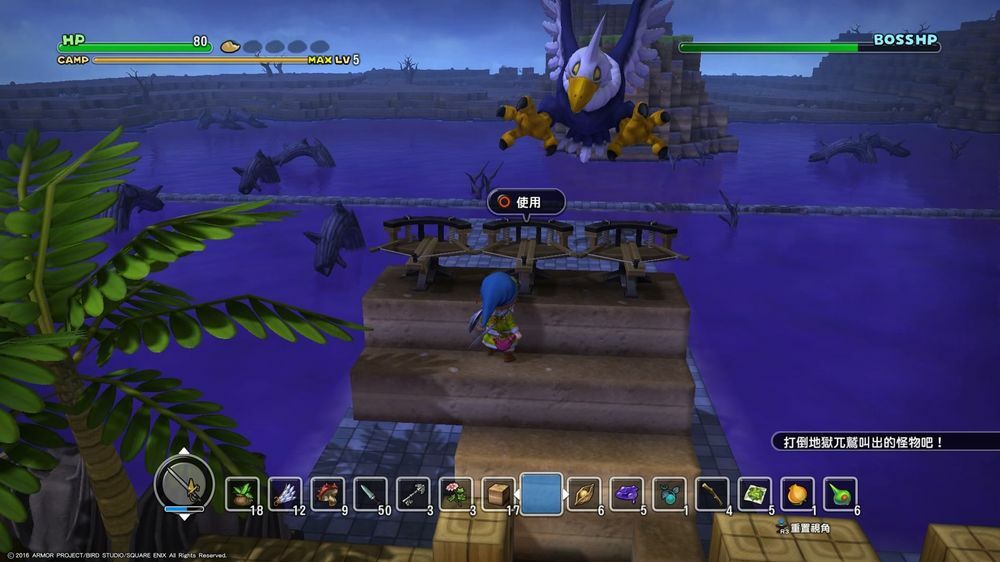Select the wooden stick item slot

(x=712, y=493)
